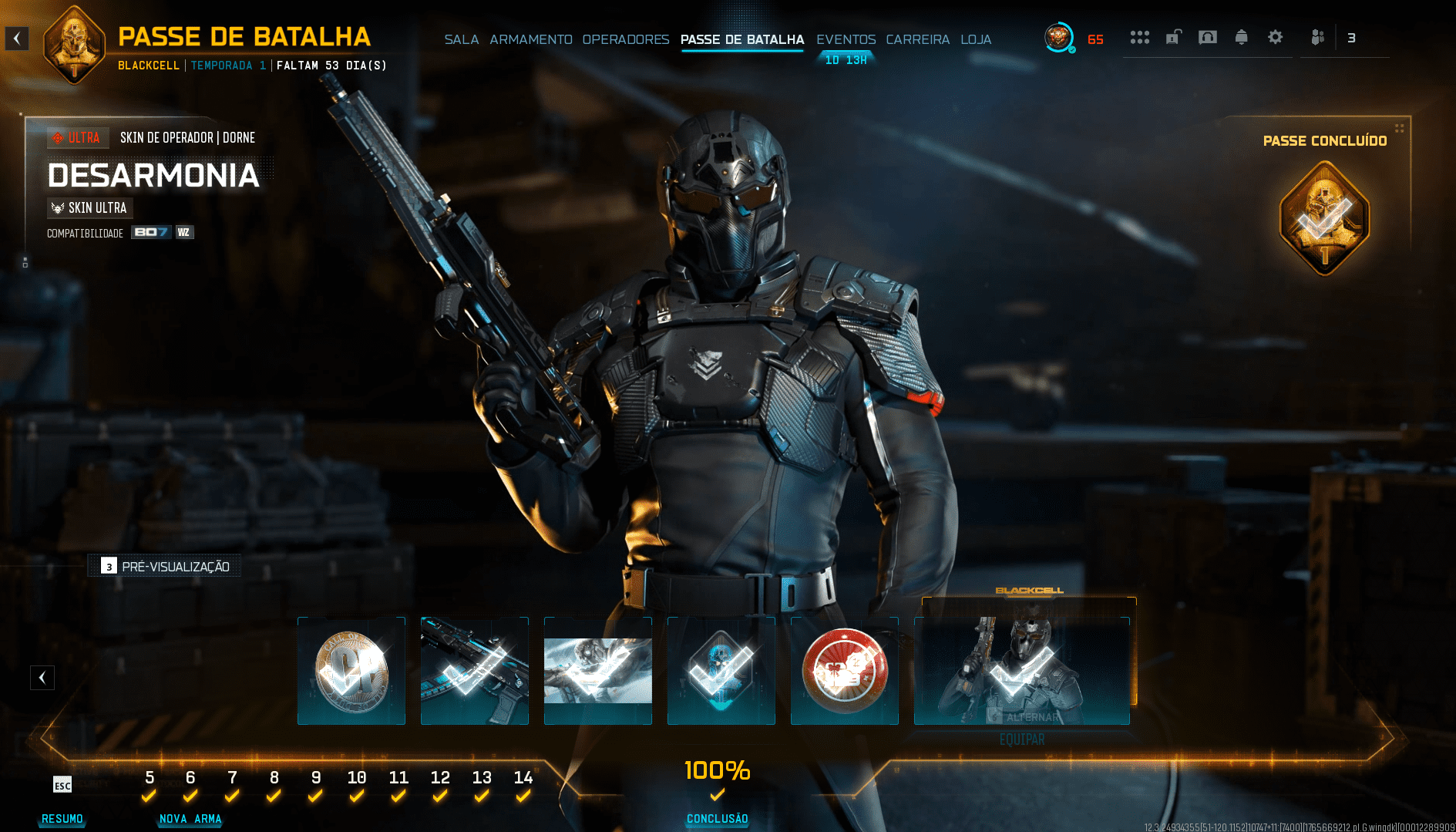Open the friends party icon

[x=1317, y=37]
